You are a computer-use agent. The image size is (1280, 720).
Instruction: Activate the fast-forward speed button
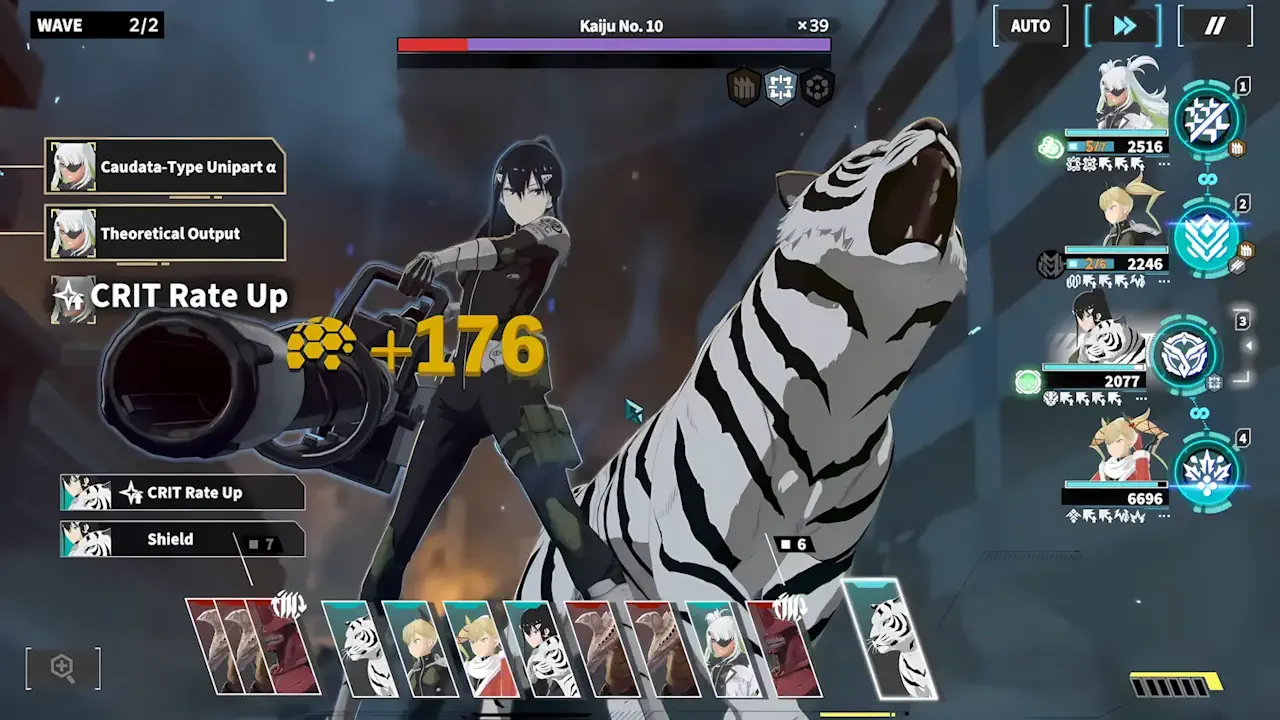point(1124,26)
